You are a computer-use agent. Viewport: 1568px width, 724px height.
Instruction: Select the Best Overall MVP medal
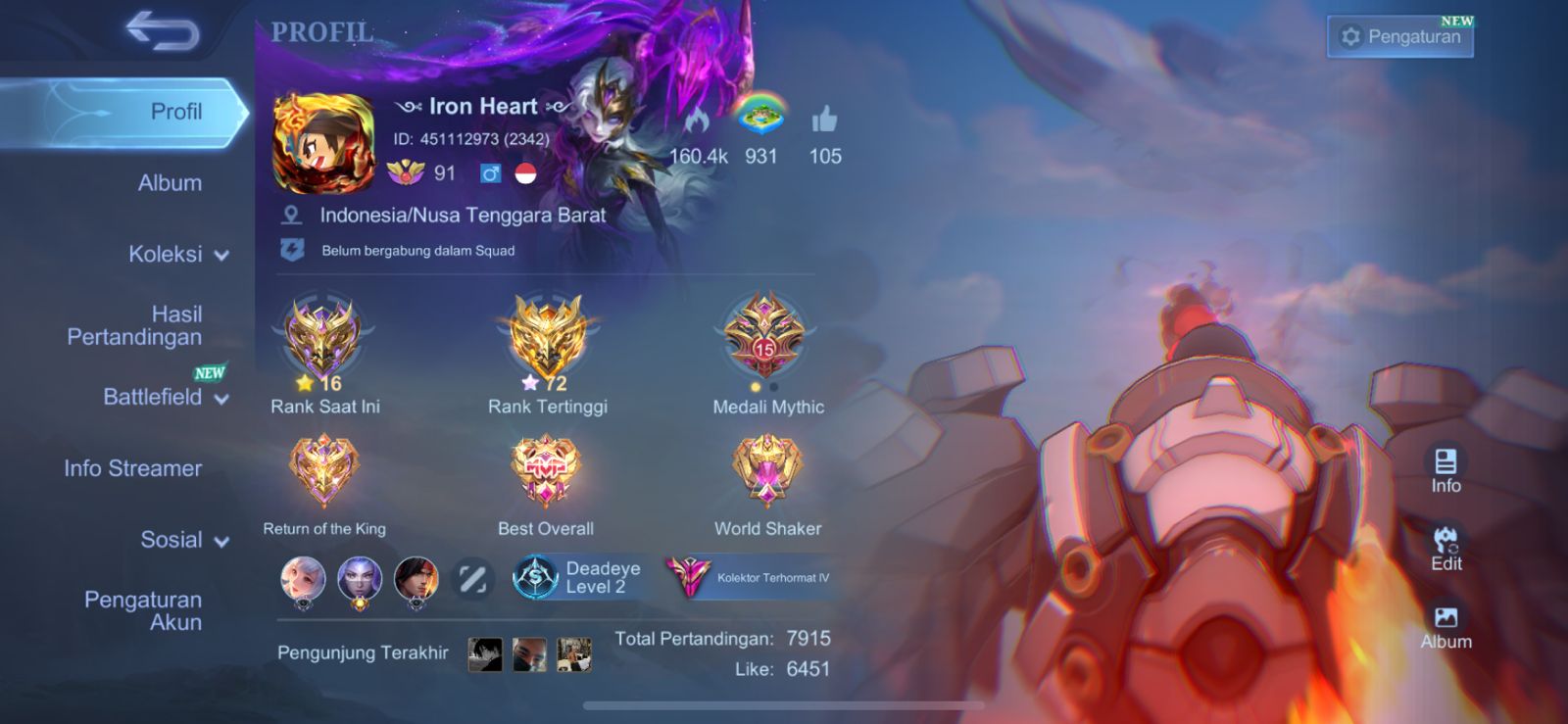(x=545, y=472)
